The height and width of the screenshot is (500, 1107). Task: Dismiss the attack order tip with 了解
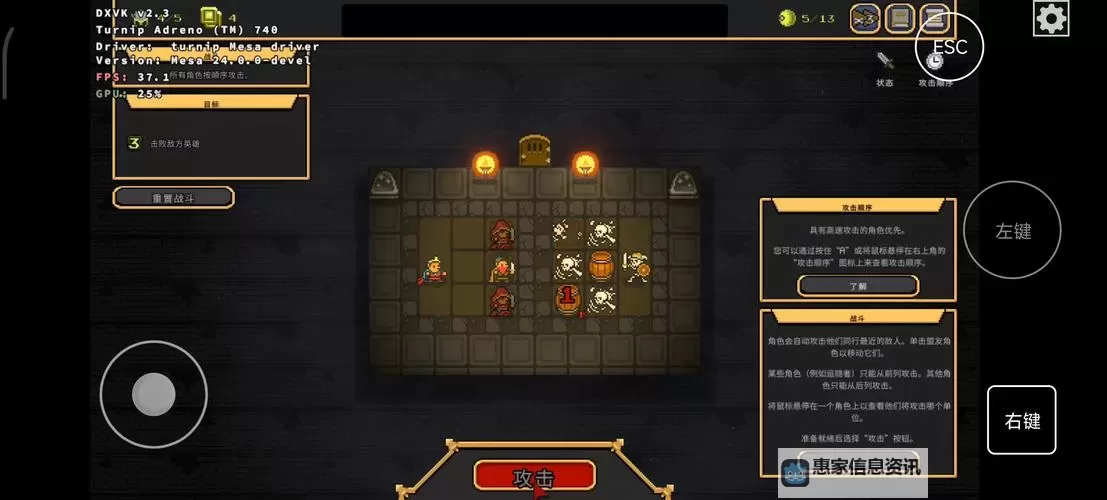[x=857, y=286]
